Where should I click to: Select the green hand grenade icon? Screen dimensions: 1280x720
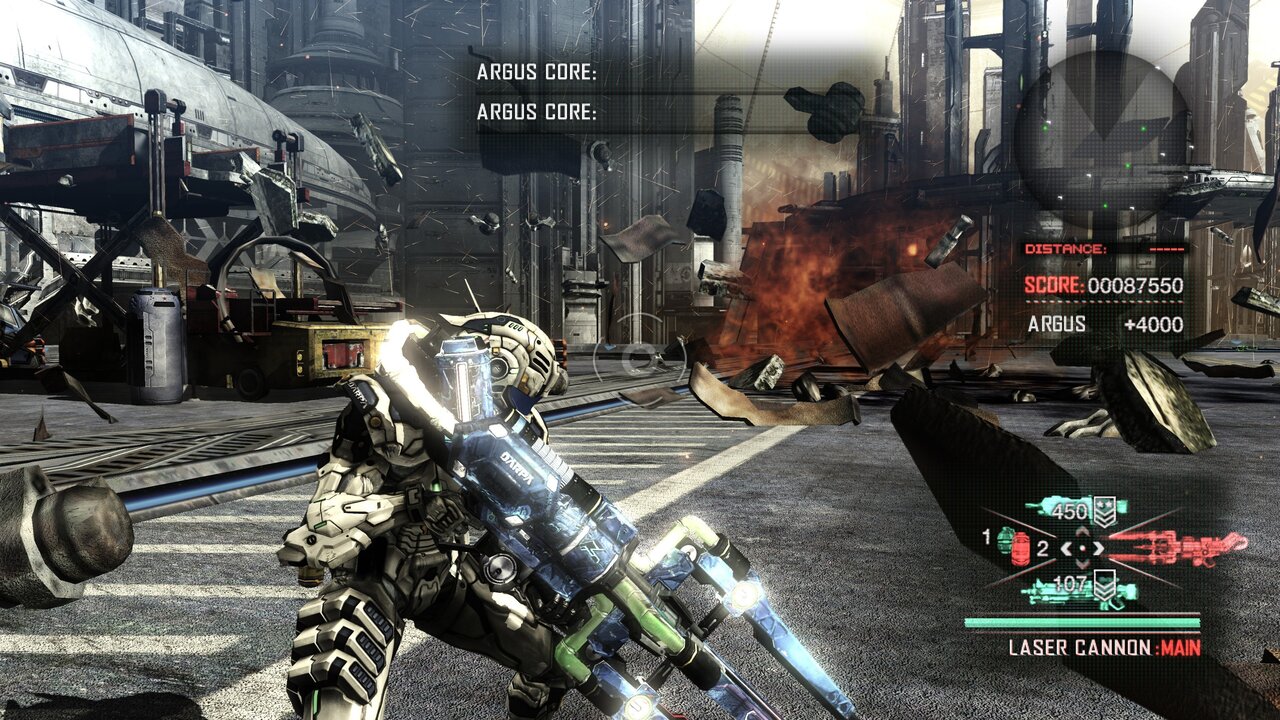1004,538
